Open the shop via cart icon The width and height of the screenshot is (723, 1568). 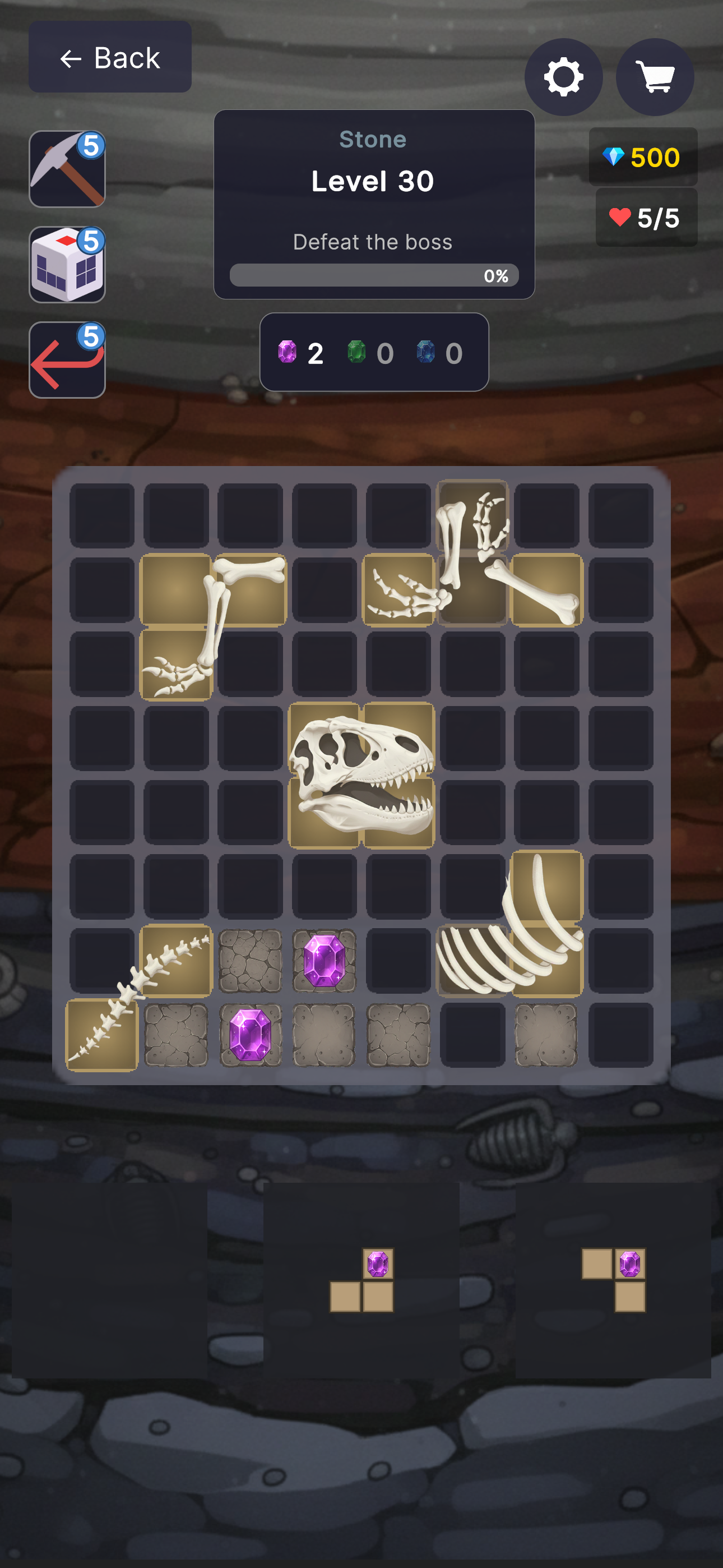(x=655, y=77)
